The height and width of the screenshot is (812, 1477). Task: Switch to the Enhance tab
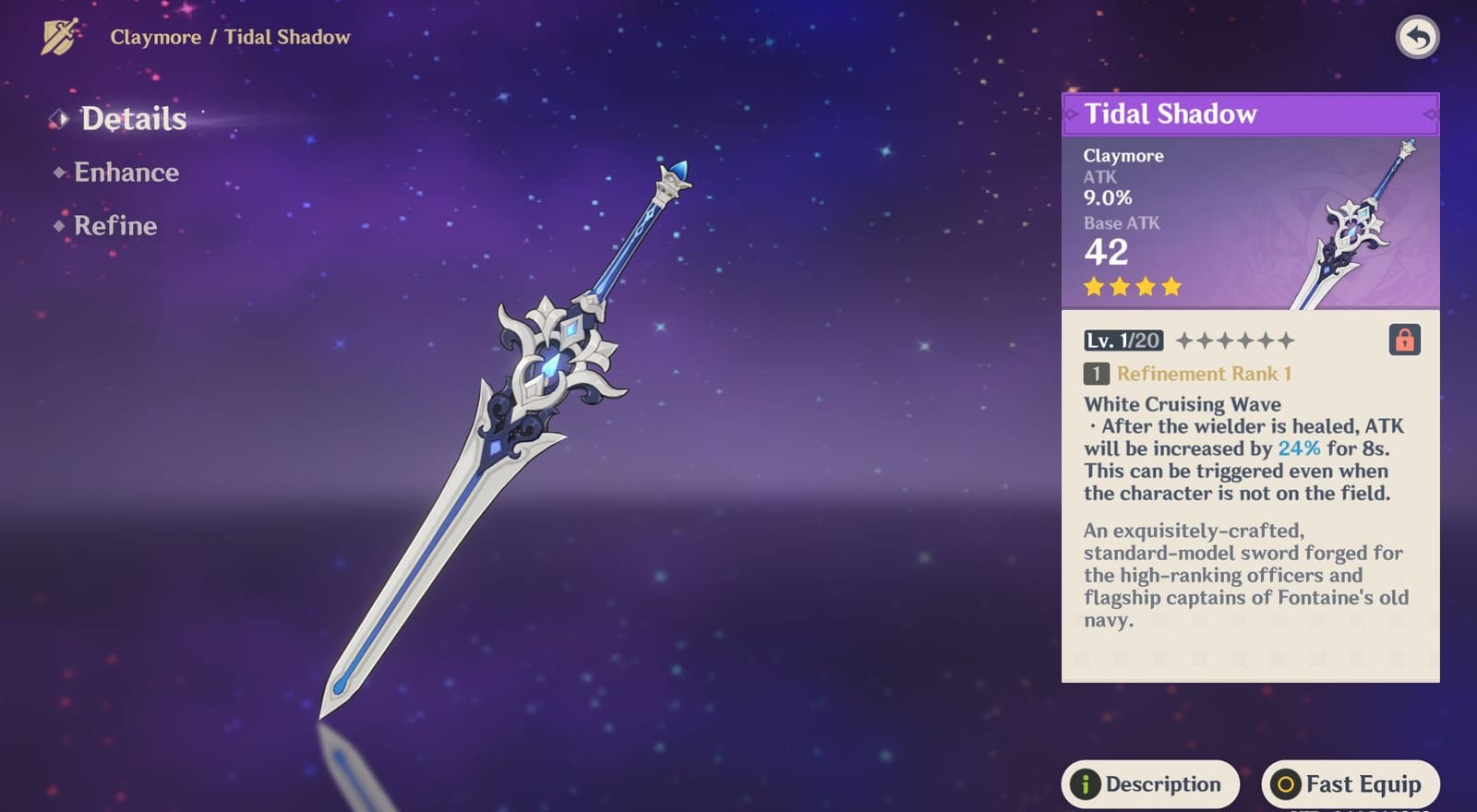(127, 173)
